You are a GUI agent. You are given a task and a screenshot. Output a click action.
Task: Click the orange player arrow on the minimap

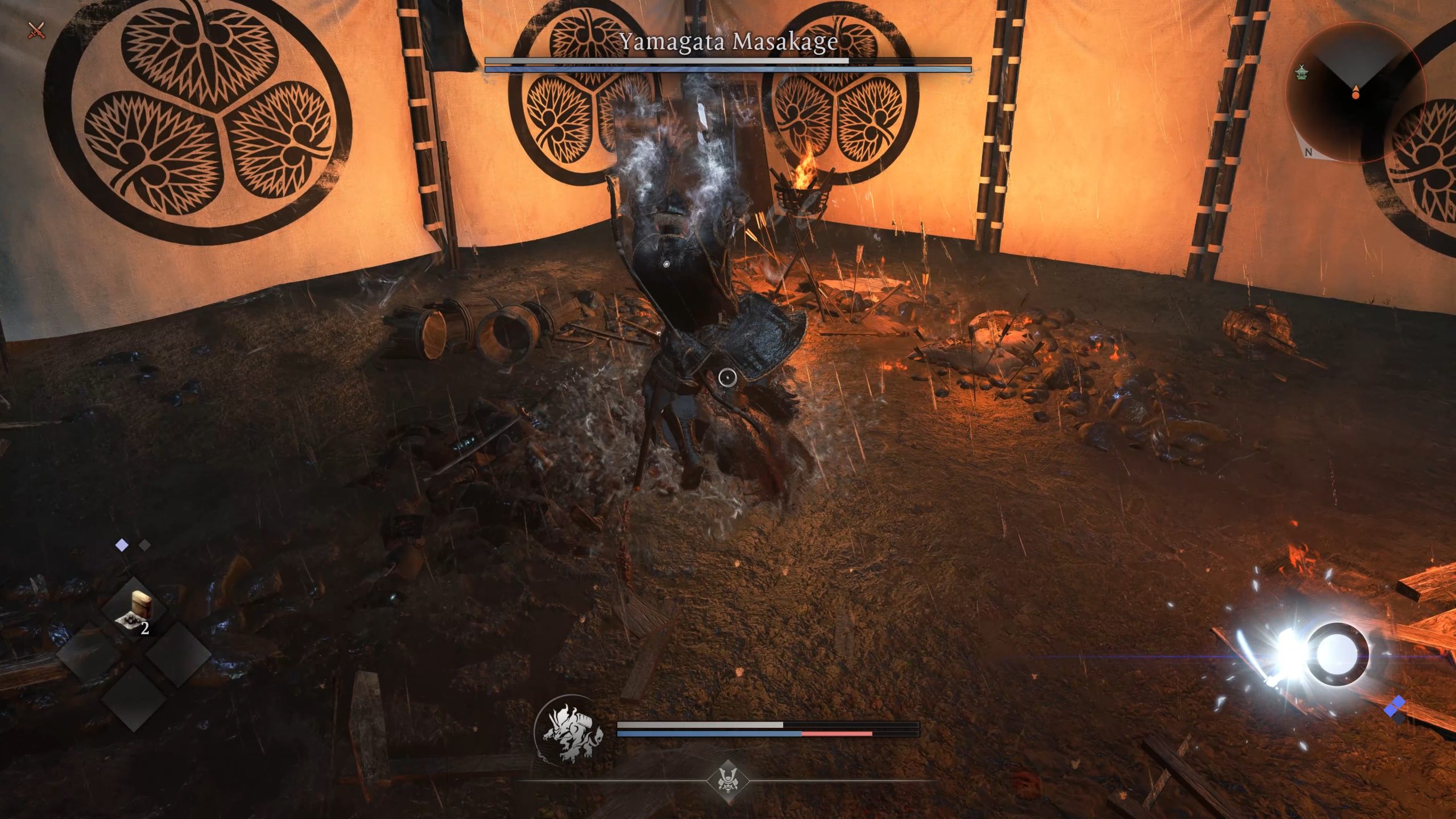(1356, 92)
